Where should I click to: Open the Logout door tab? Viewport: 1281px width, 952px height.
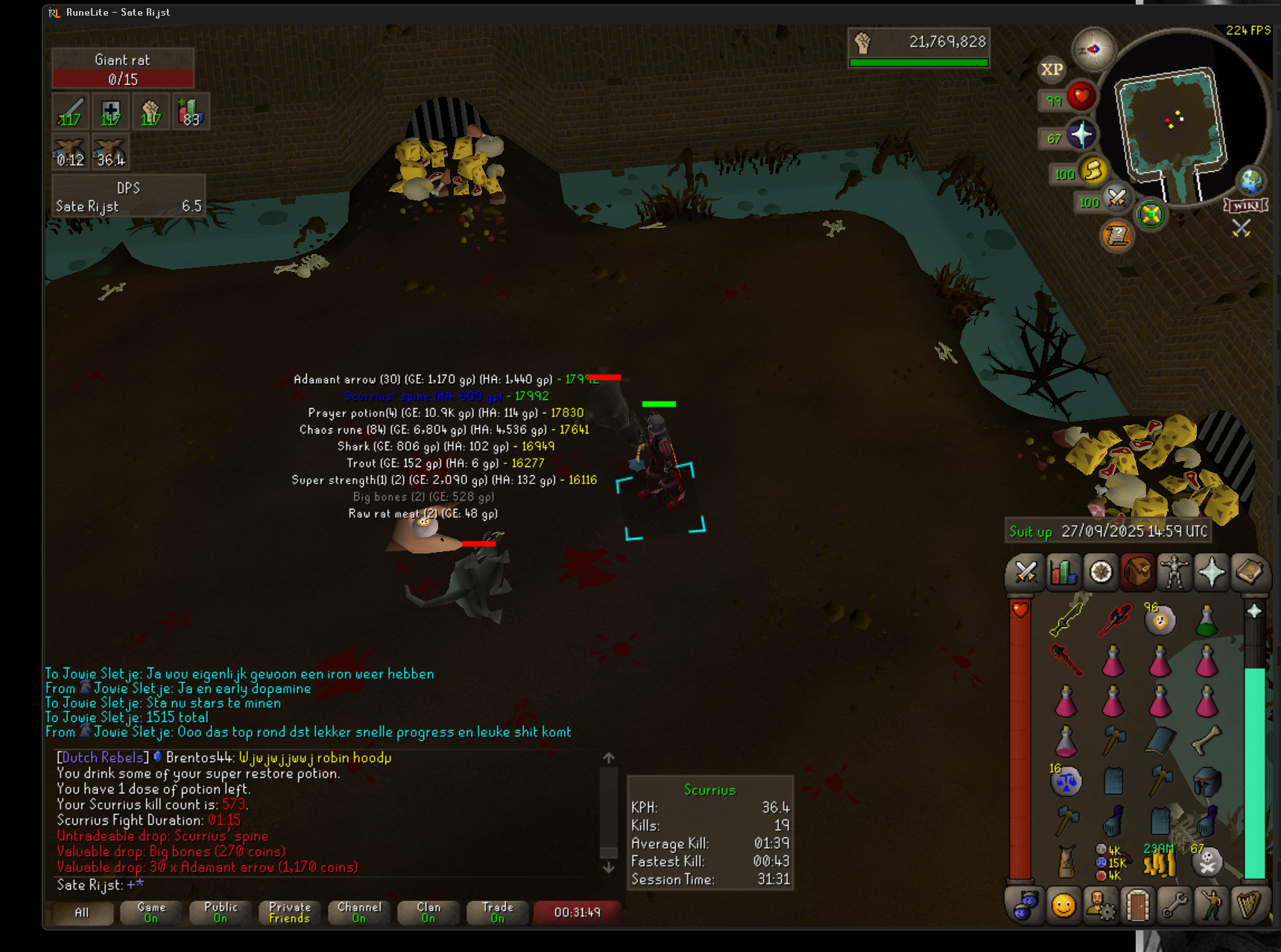(1137, 906)
